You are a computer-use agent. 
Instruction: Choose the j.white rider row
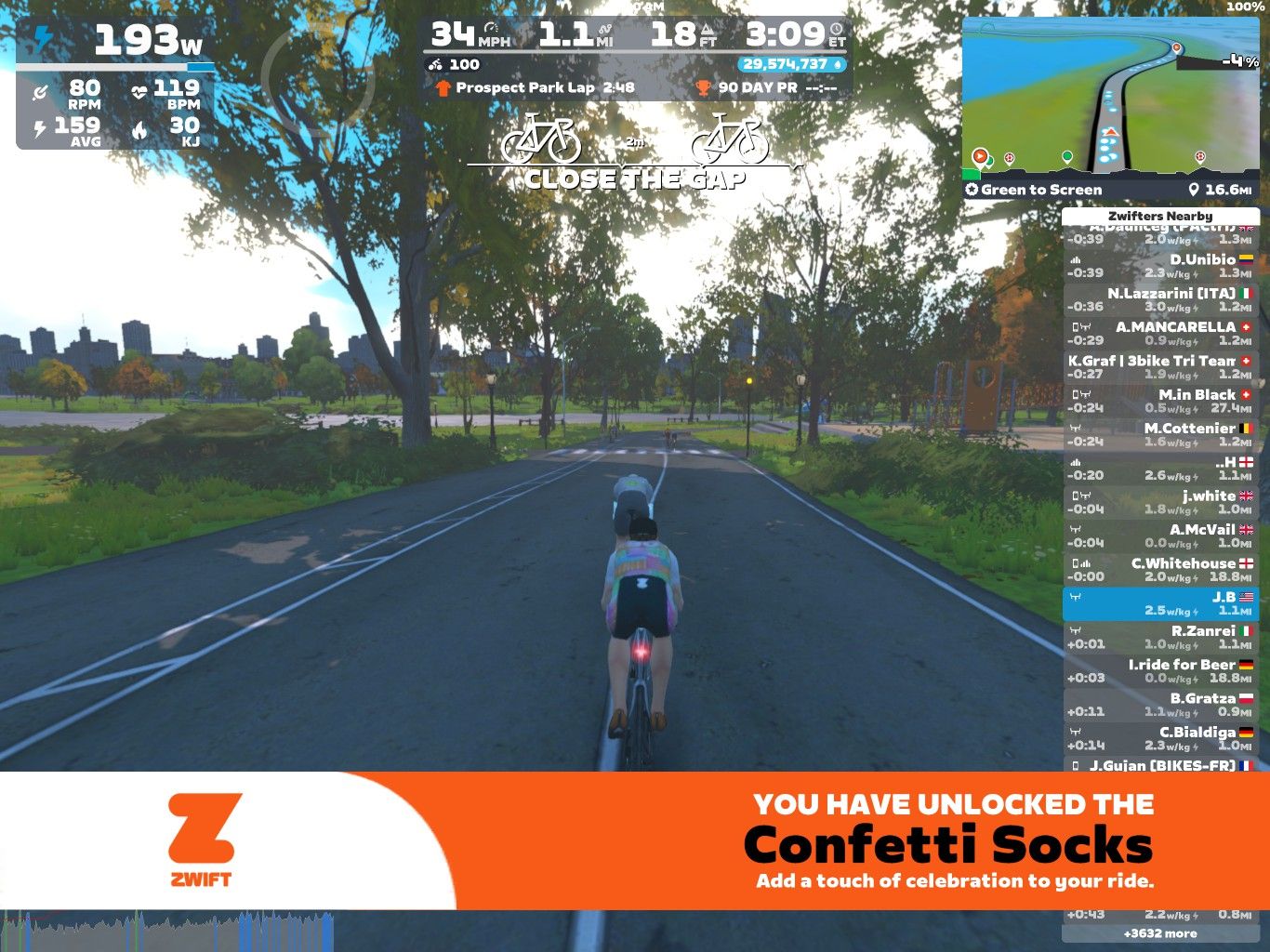tap(1160, 503)
